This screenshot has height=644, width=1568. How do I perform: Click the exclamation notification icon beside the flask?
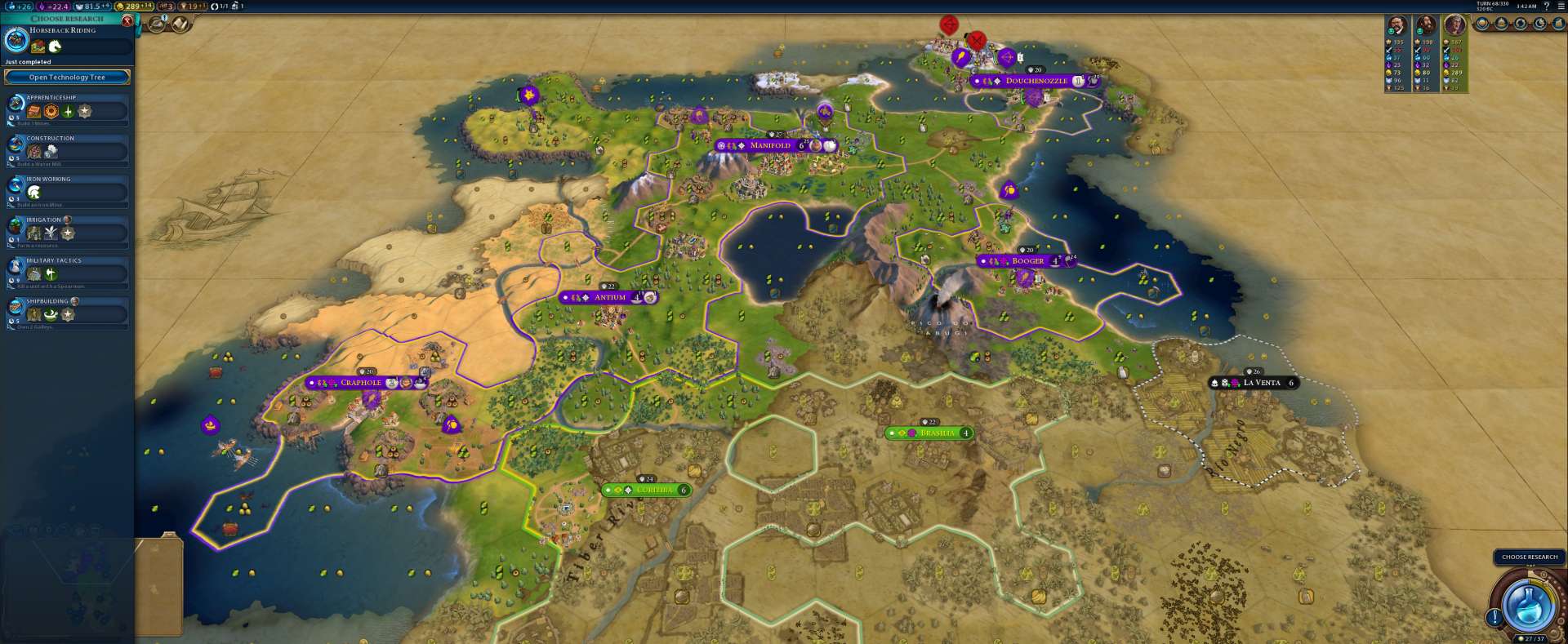click(x=1494, y=618)
